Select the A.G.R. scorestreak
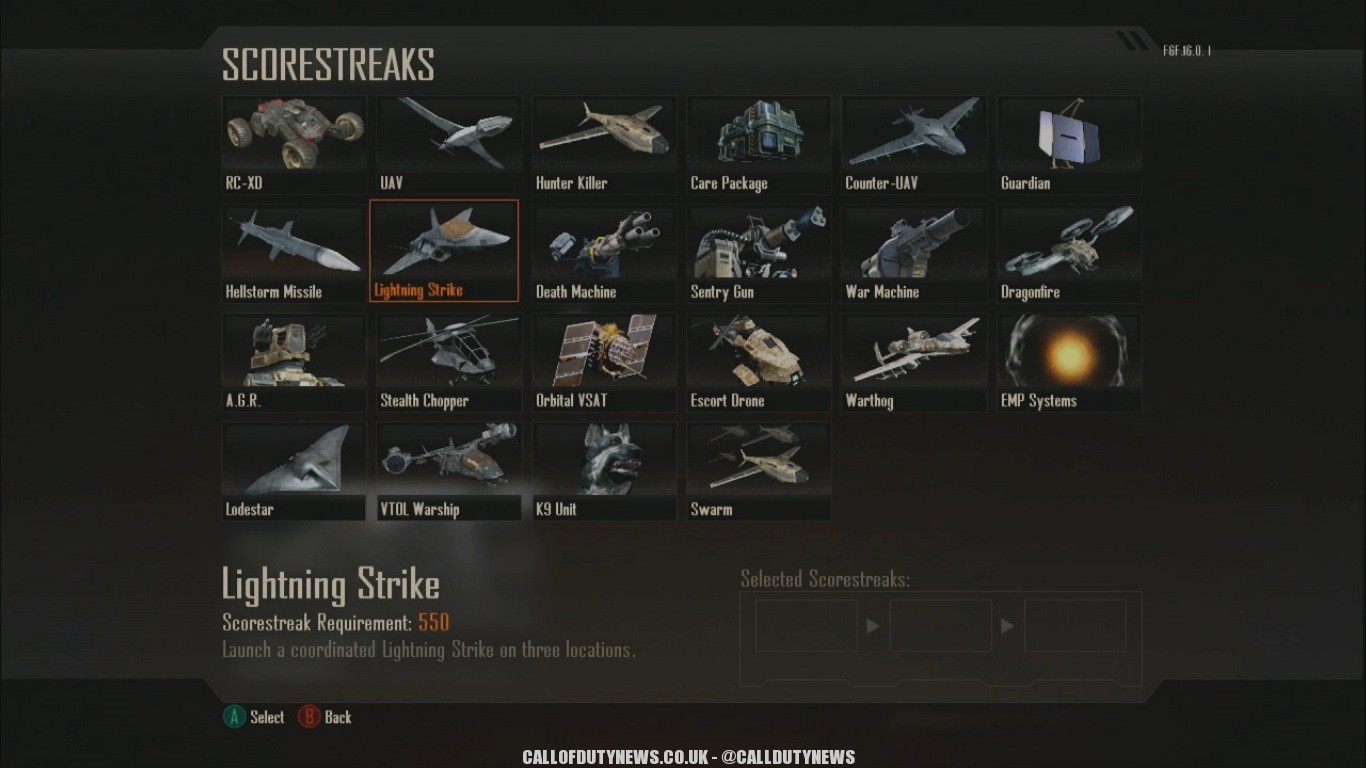Viewport: 1366px width, 768px height. coord(294,361)
